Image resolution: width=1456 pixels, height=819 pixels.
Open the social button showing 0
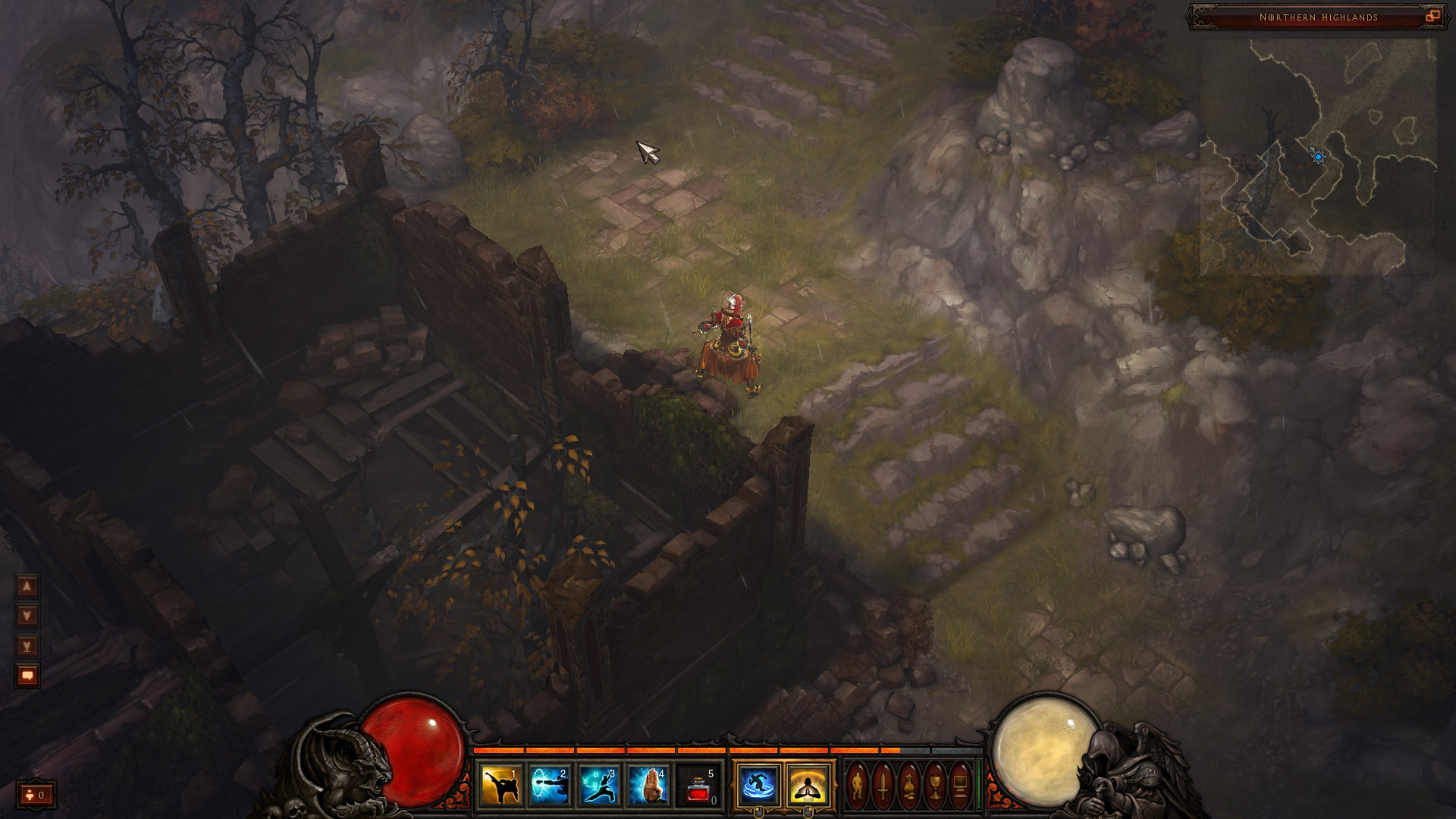pos(36,795)
